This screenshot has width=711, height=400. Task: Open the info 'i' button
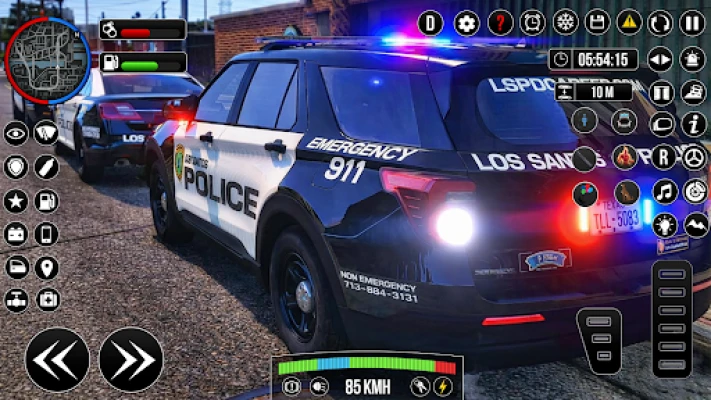[694, 124]
